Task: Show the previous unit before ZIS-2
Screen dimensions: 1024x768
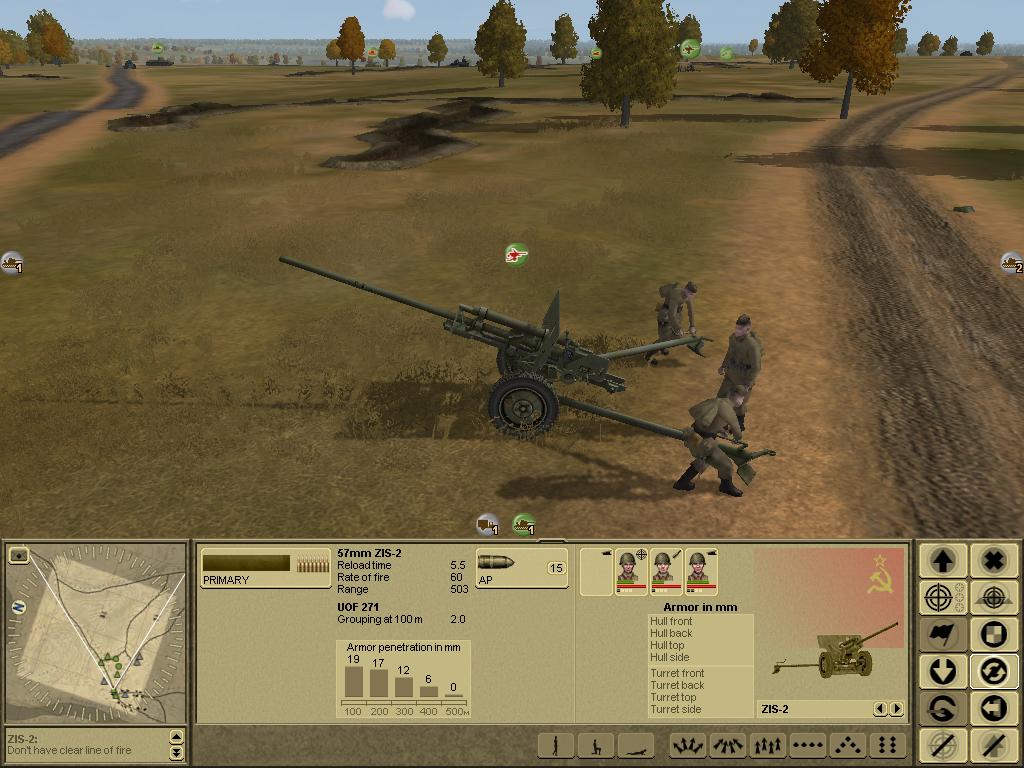Action: click(x=880, y=709)
